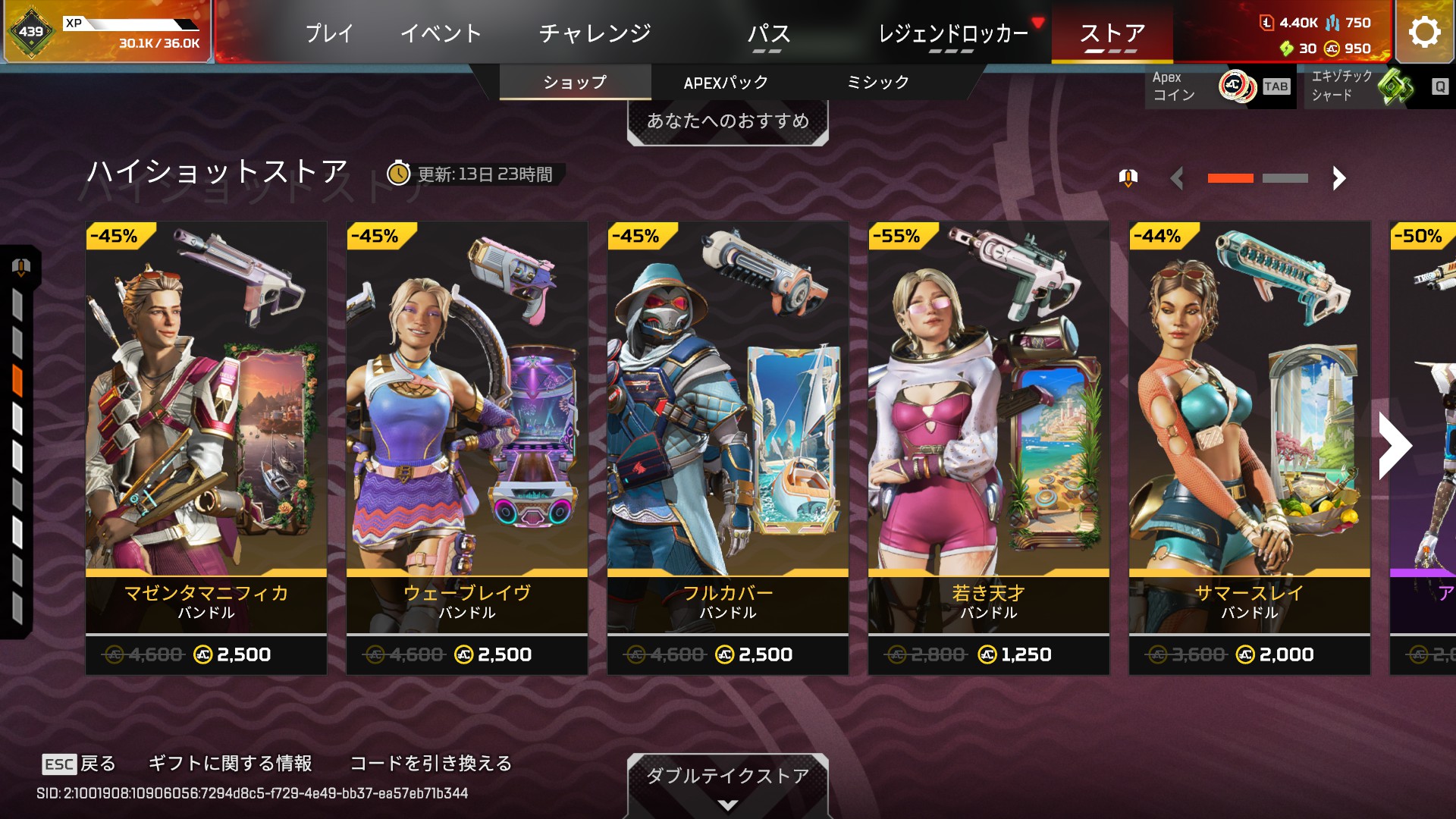This screenshot has height=819, width=1456.
Task: Click コードを引き換える to redeem a code
Action: pos(431,764)
